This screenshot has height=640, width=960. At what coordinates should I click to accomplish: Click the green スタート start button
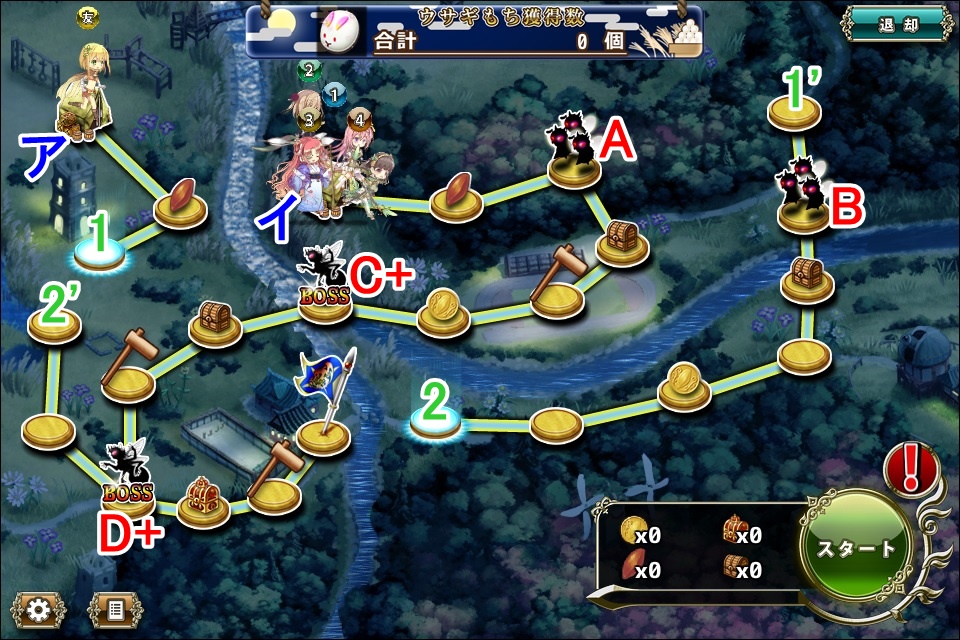(857, 547)
